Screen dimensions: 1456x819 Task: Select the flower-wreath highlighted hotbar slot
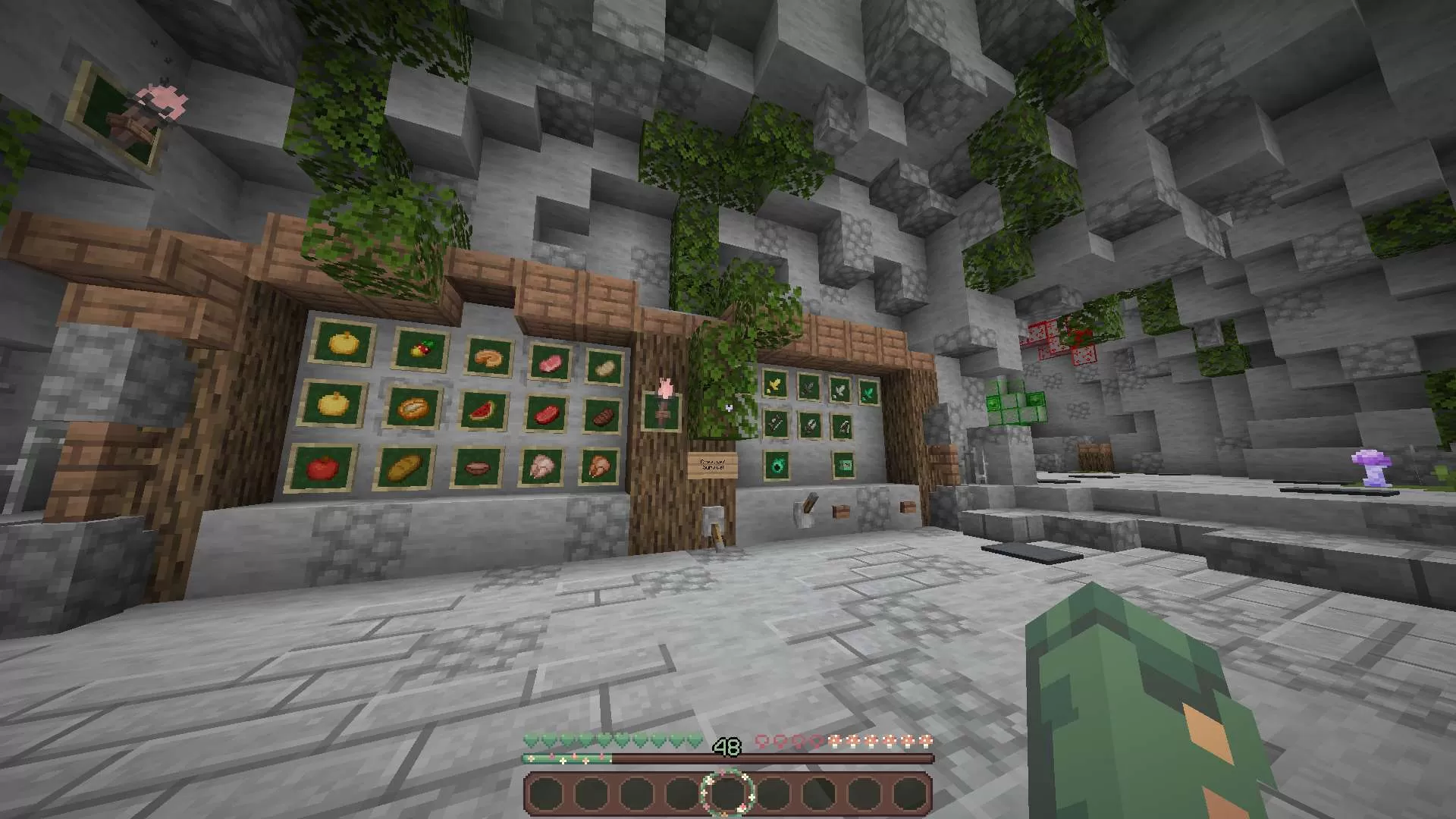727,793
